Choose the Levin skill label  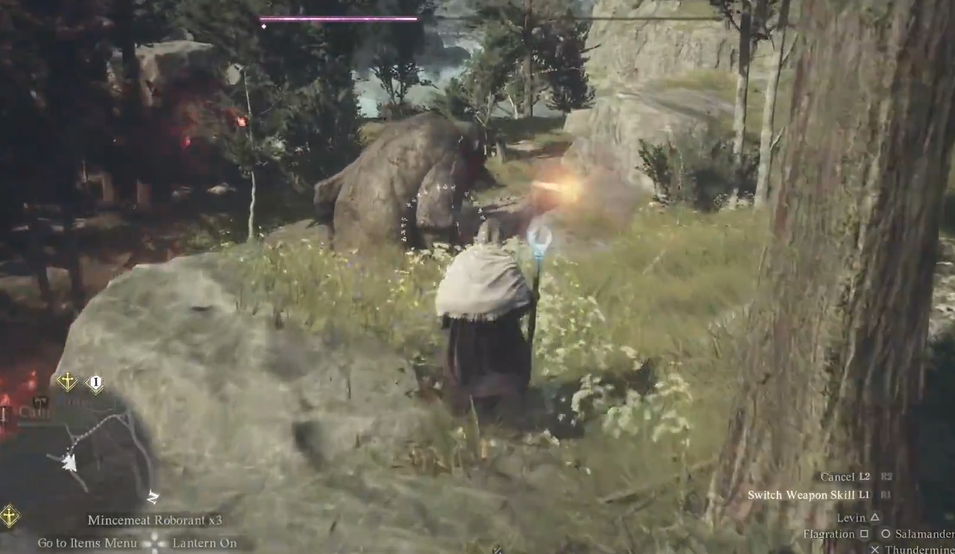(x=850, y=516)
